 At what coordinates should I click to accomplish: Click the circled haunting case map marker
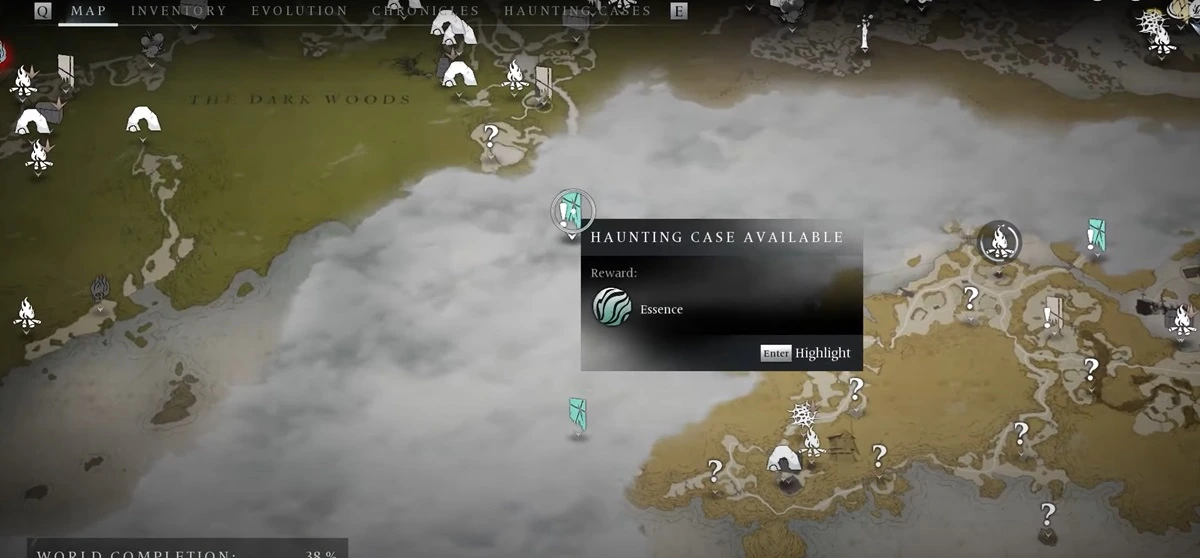coord(572,211)
